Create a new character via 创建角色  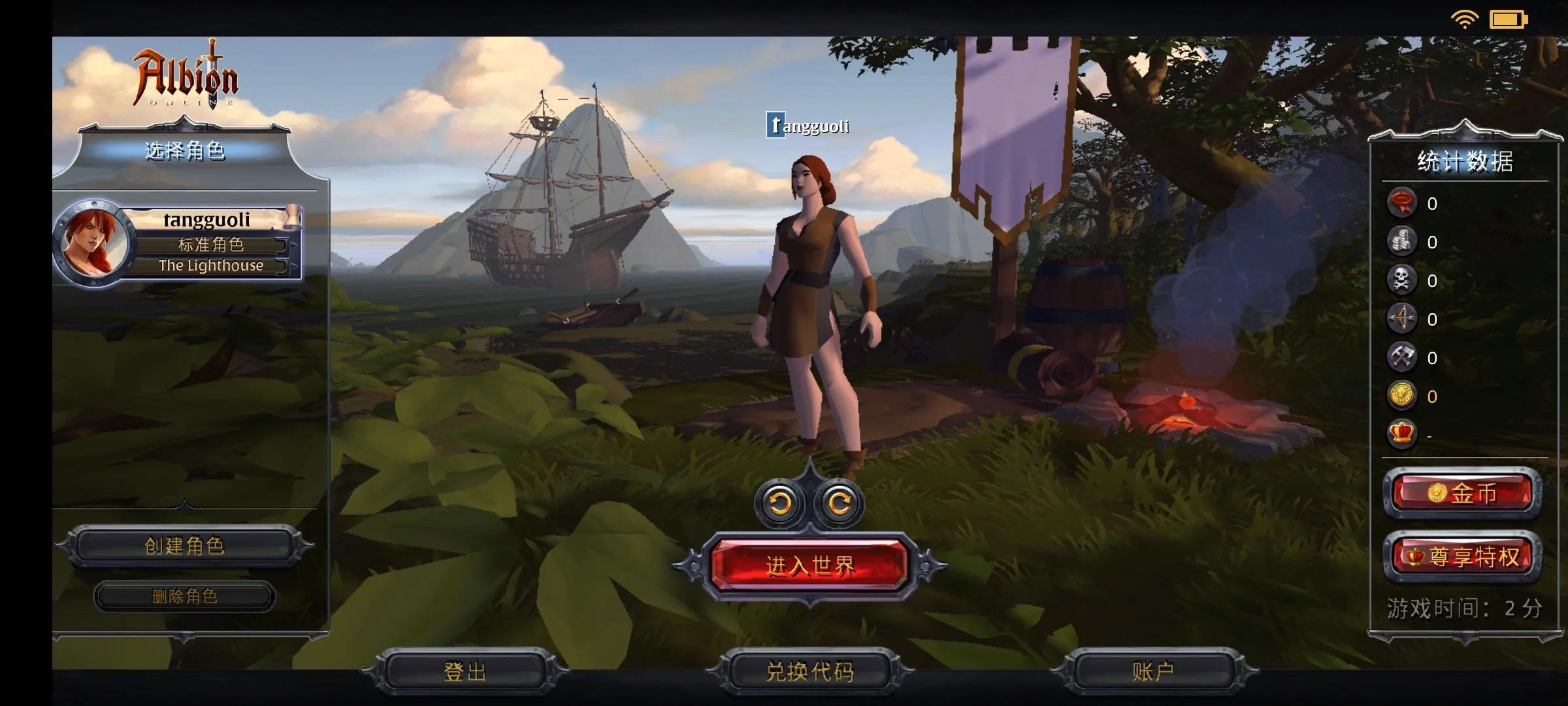(x=184, y=546)
